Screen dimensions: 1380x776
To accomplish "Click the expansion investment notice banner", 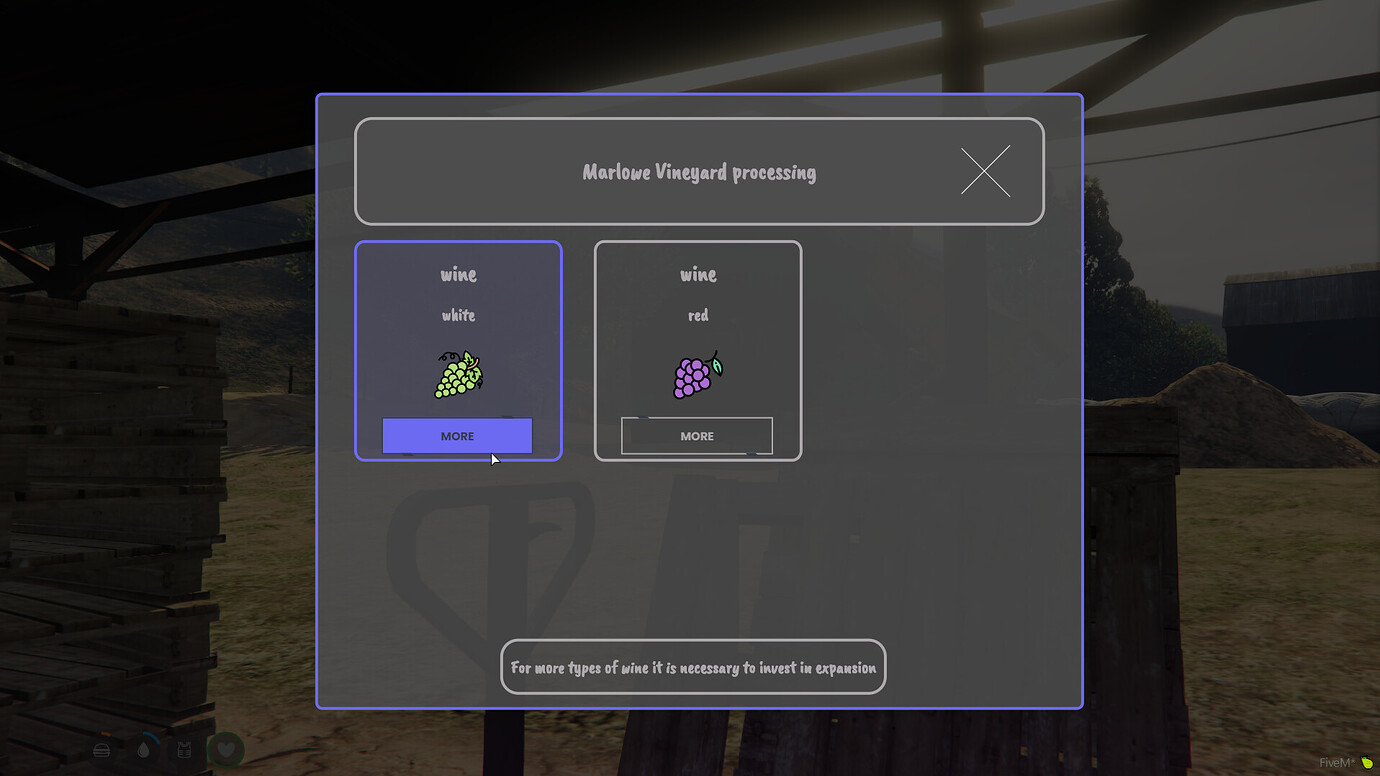I will point(692,667).
